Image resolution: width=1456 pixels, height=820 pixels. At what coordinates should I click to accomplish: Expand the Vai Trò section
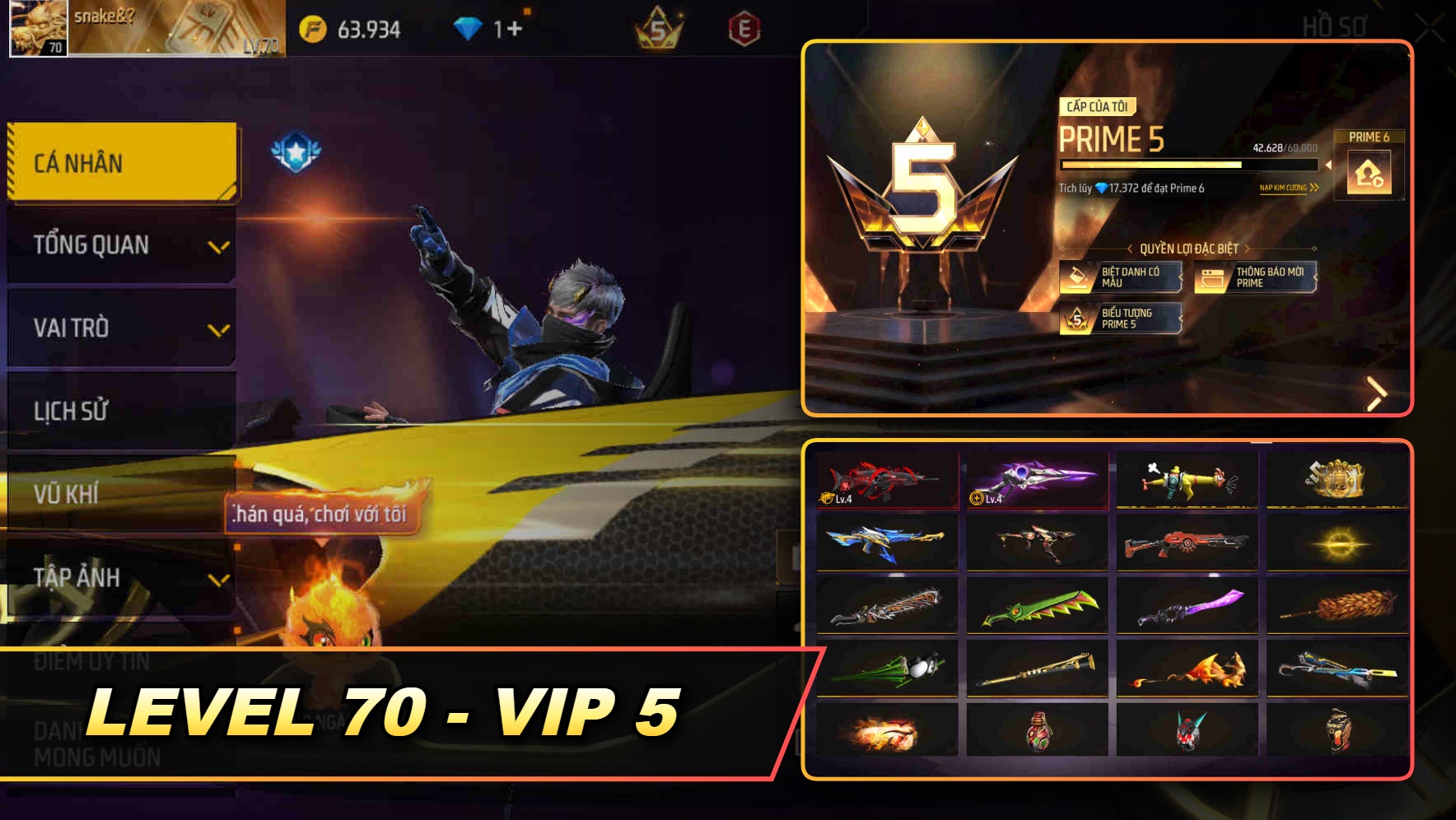(x=120, y=328)
